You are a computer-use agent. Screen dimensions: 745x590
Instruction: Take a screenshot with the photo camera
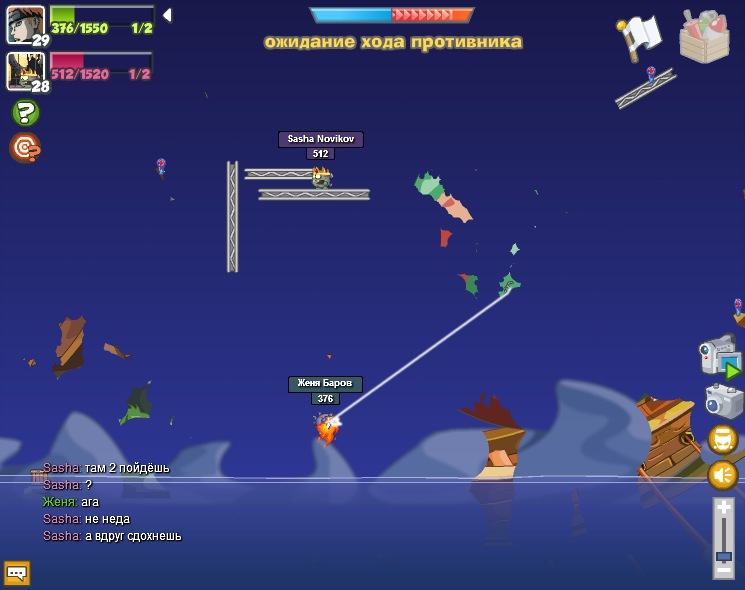coord(723,401)
